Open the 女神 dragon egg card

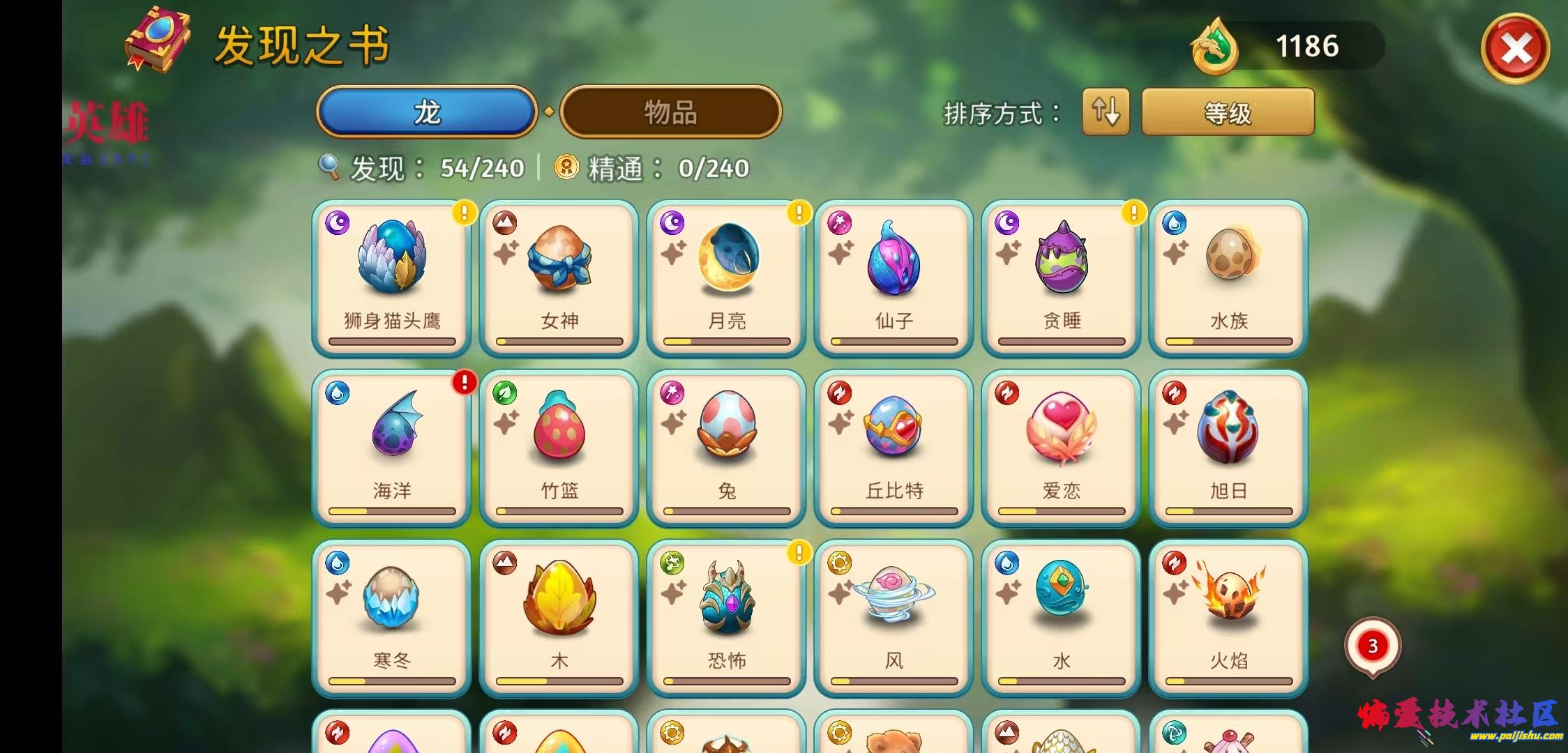(559, 279)
